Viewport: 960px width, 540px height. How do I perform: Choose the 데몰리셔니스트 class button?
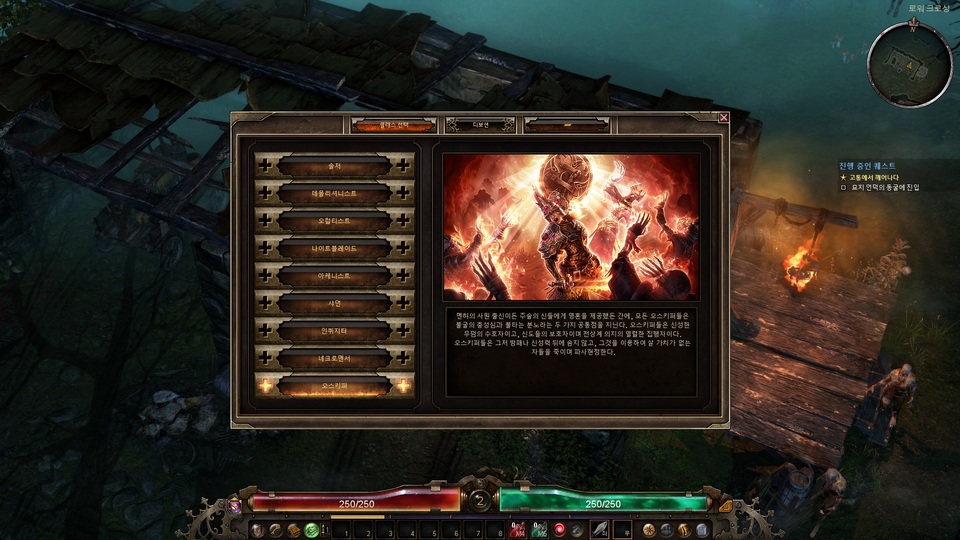click(x=334, y=192)
